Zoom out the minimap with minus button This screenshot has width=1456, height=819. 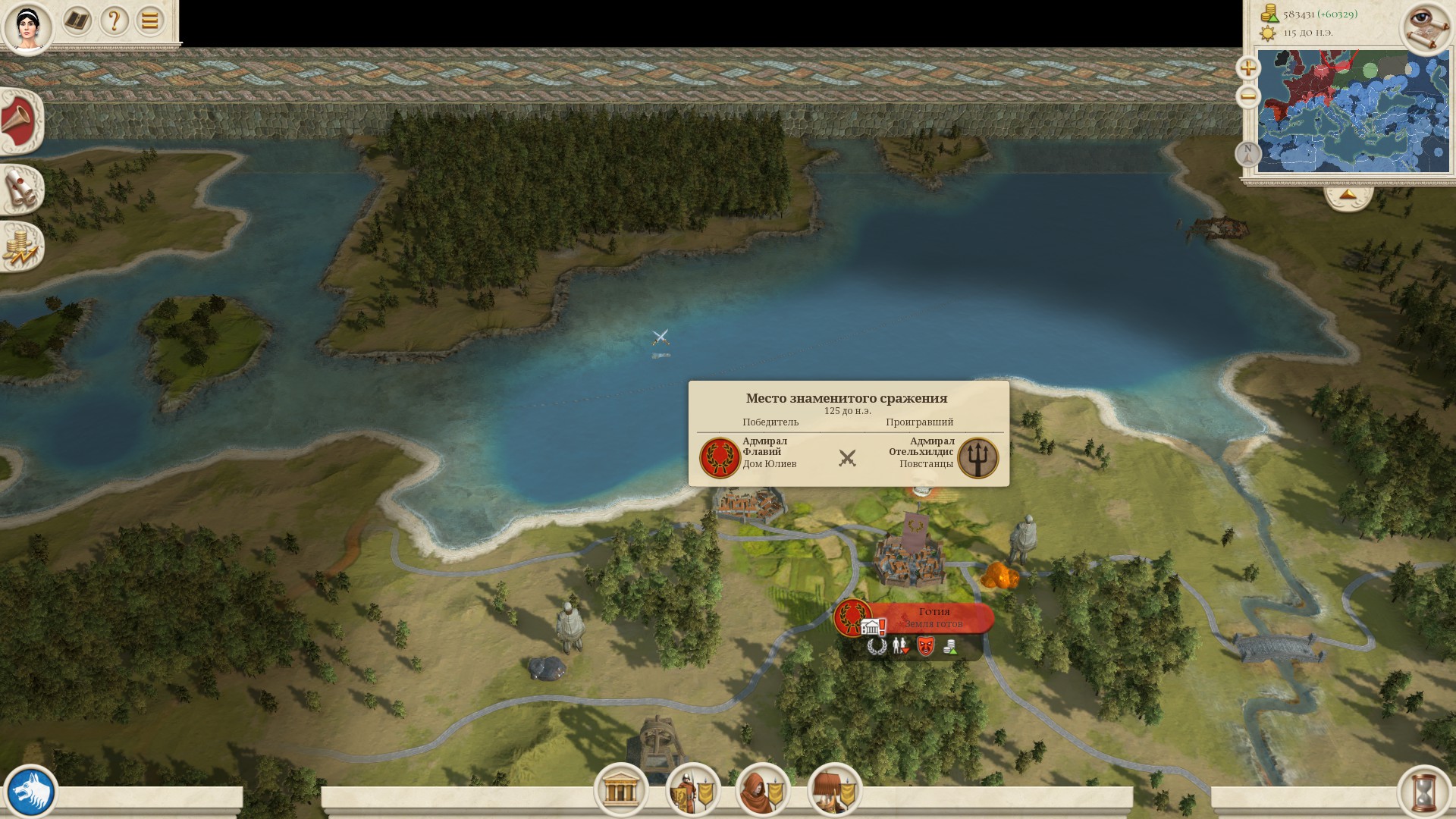point(1247,96)
